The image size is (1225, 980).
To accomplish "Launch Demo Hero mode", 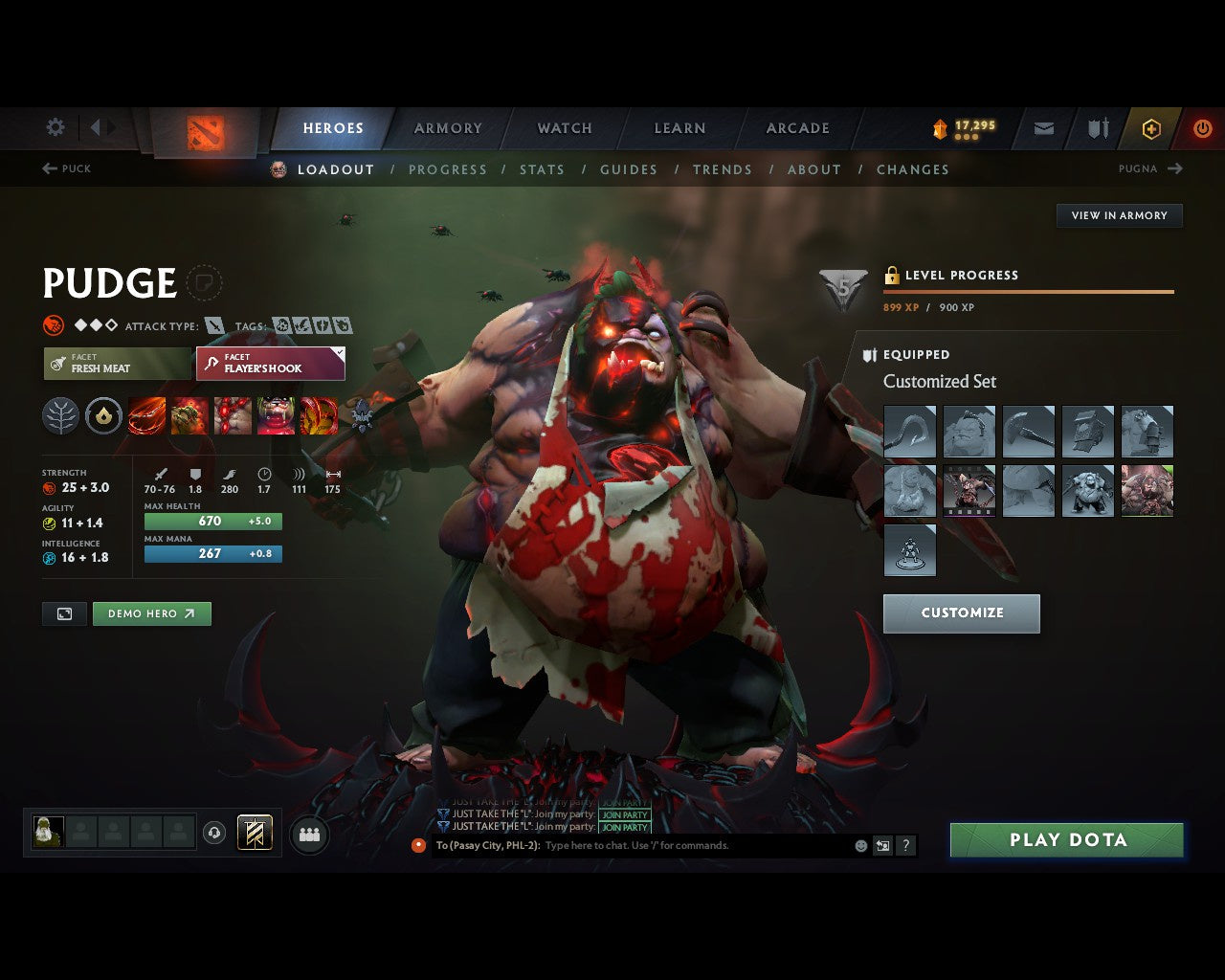I will pyautogui.click(x=151, y=613).
